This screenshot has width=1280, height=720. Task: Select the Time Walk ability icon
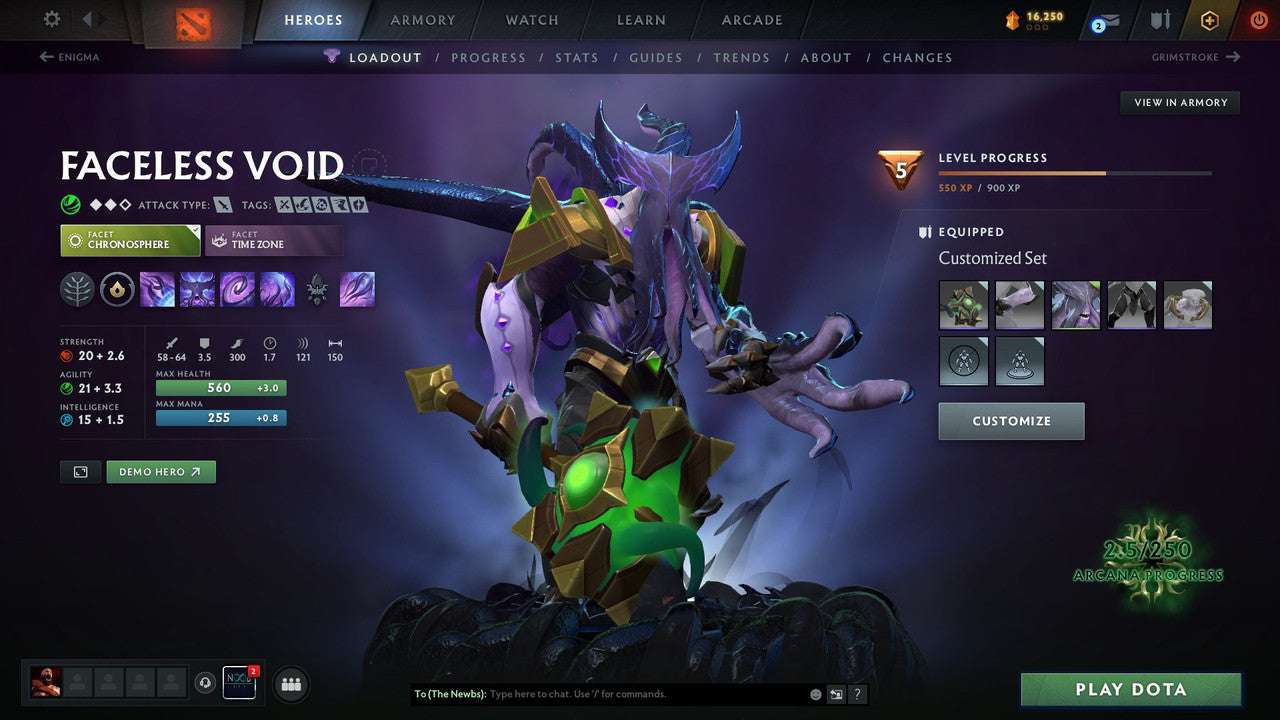(x=157, y=289)
